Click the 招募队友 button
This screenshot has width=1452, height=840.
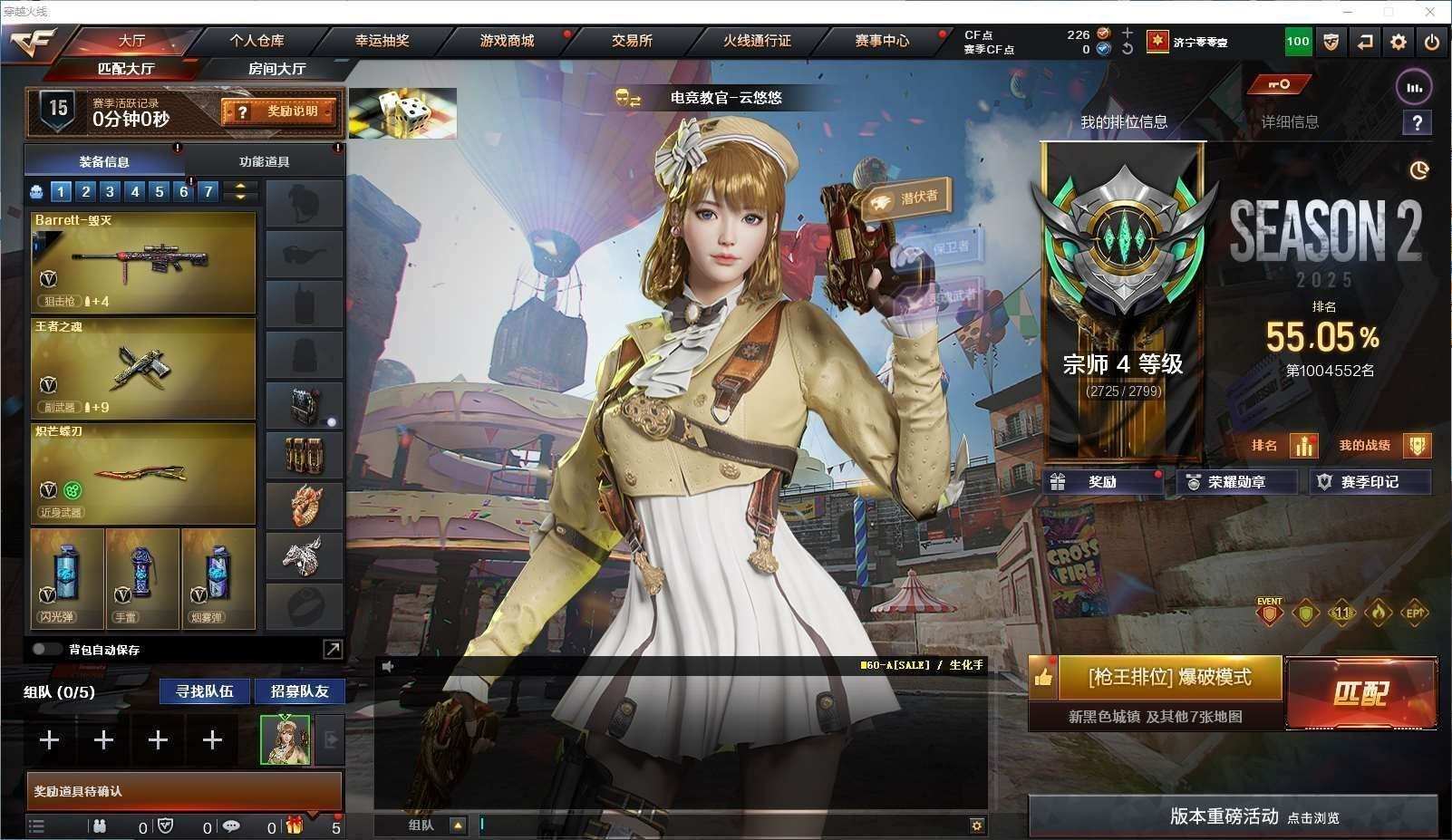pyautogui.click(x=299, y=691)
